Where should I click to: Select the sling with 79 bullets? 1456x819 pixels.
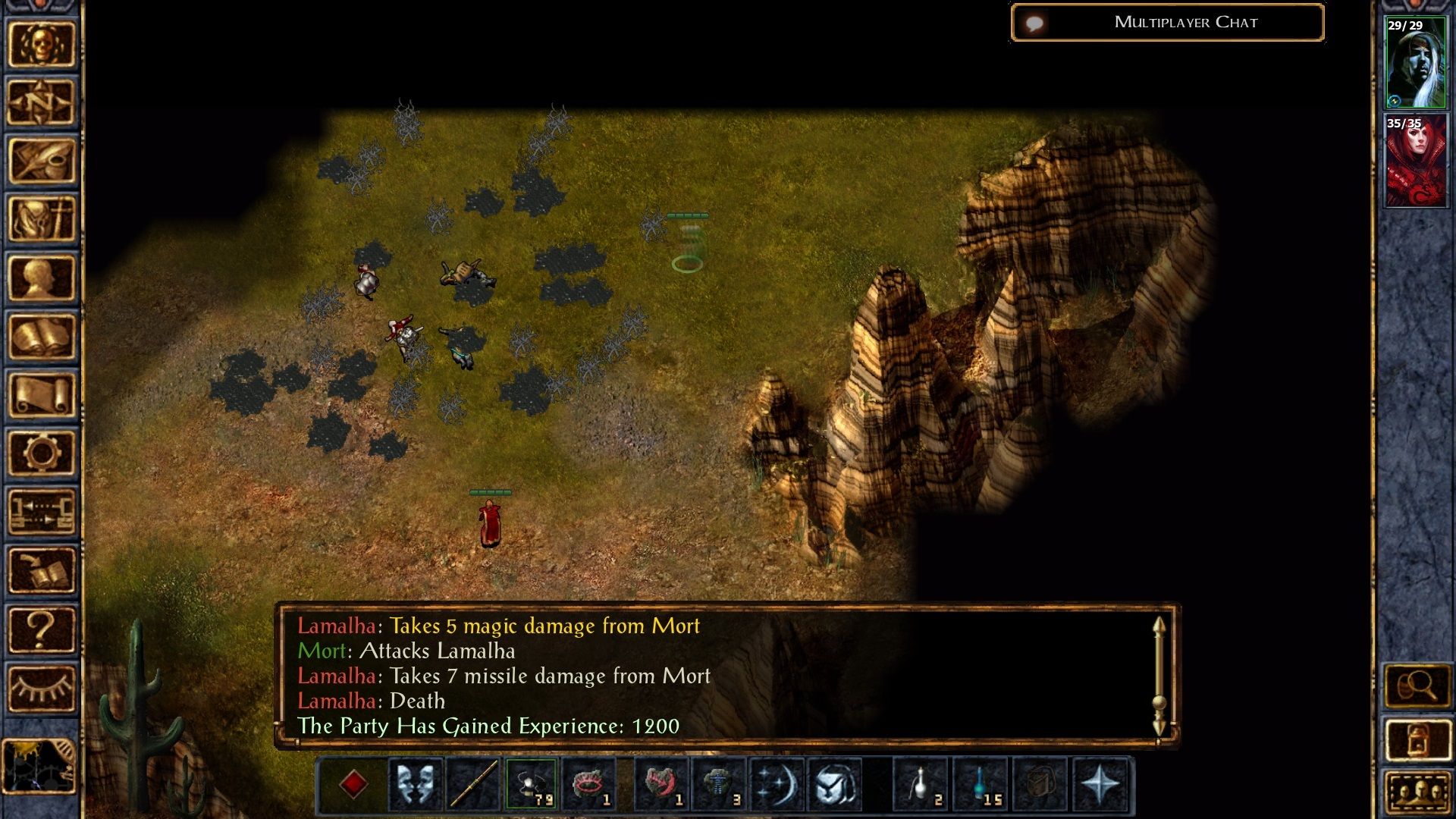click(531, 784)
